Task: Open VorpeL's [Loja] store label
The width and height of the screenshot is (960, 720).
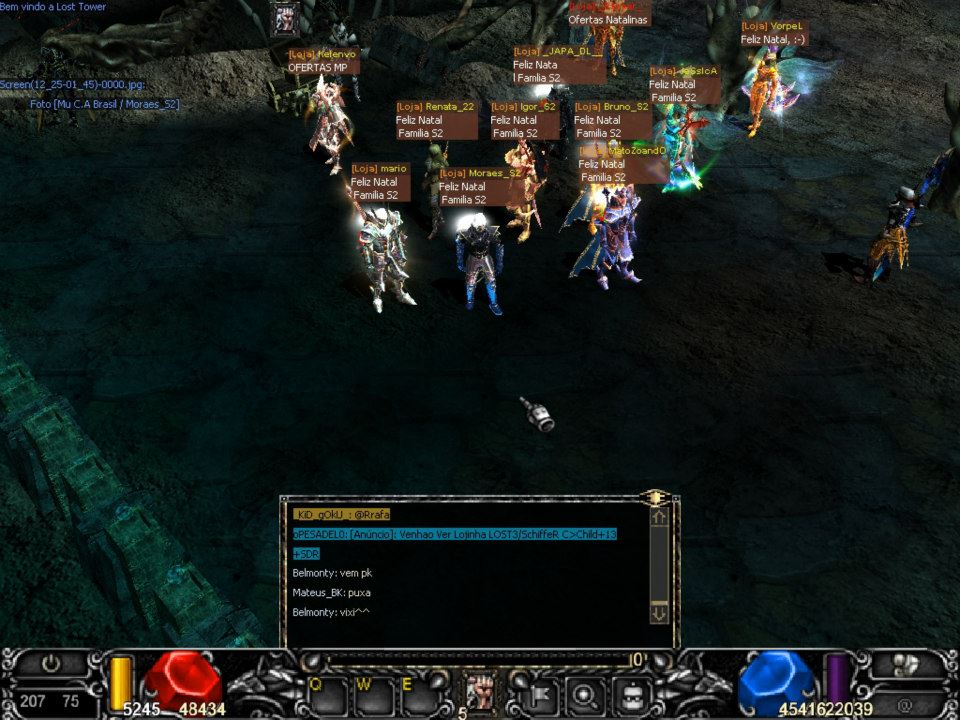Action: click(772, 26)
